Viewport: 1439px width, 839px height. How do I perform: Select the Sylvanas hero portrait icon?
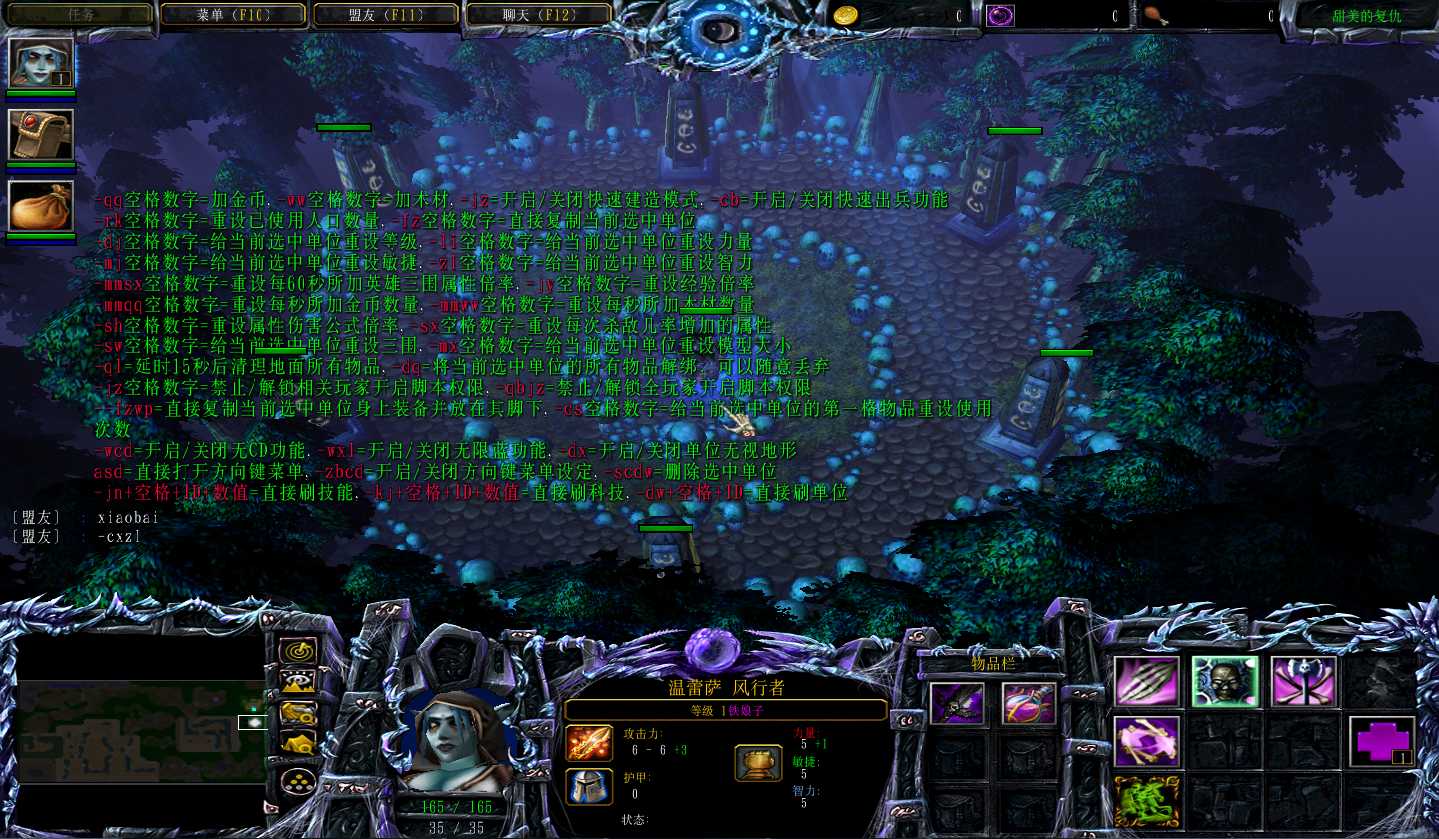[41, 63]
